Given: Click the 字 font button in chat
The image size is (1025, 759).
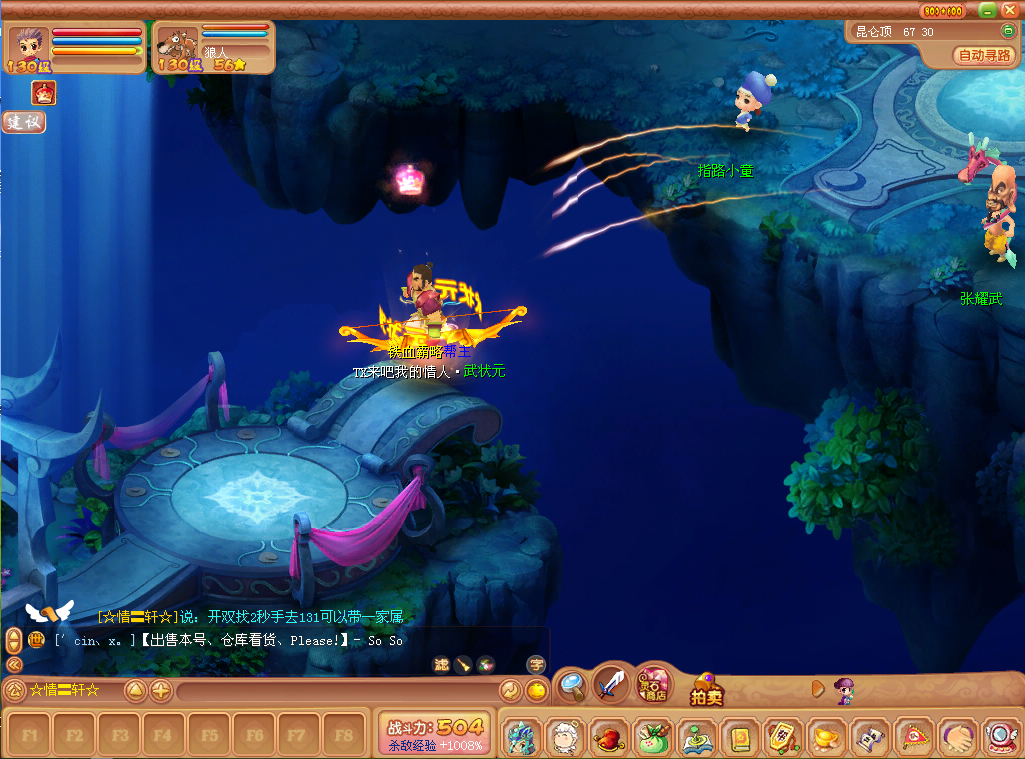Looking at the screenshot, I should click(x=536, y=665).
